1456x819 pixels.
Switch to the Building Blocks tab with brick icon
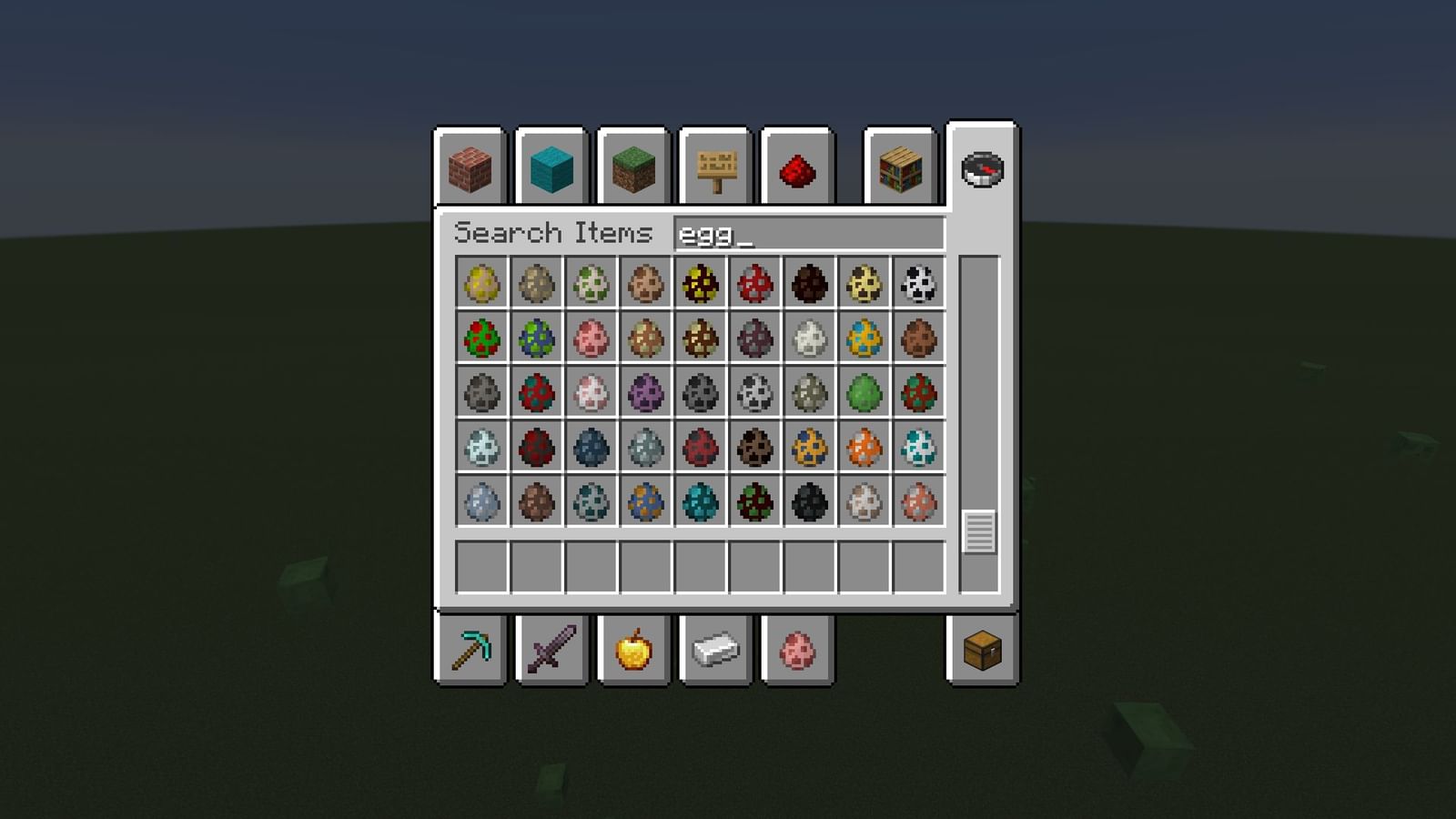(469, 170)
